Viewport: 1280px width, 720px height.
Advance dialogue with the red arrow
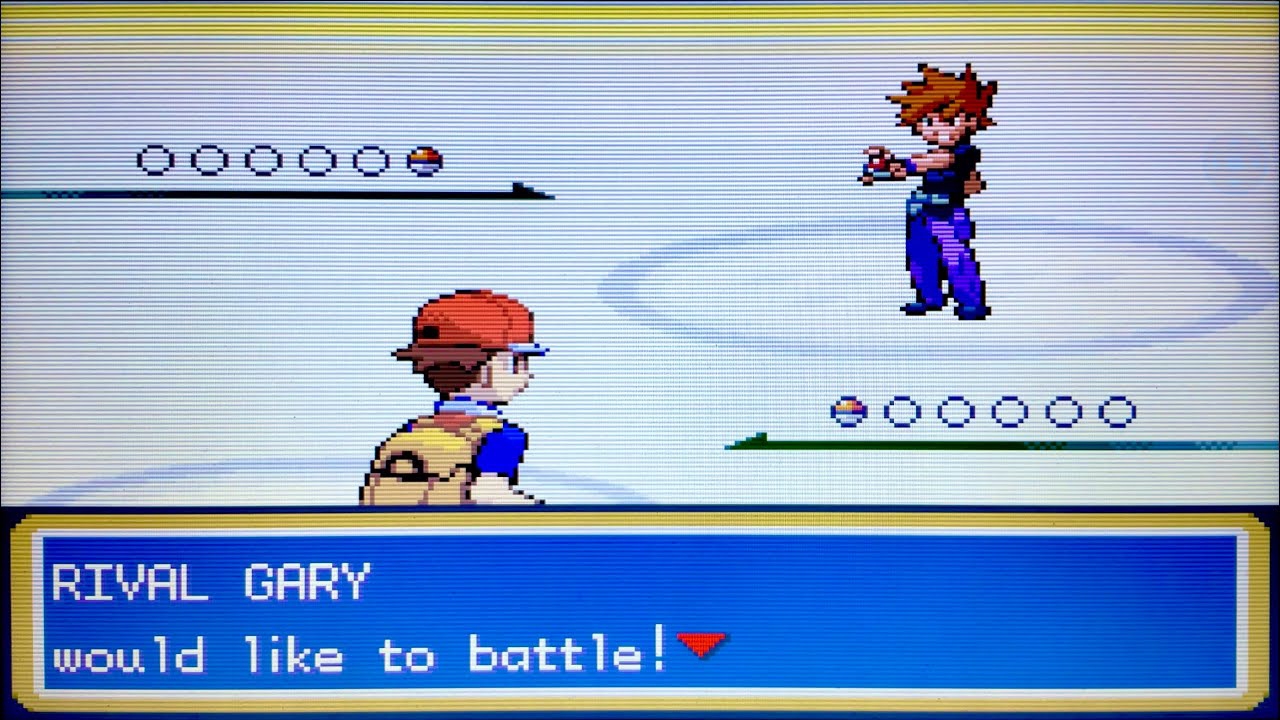coord(701,644)
